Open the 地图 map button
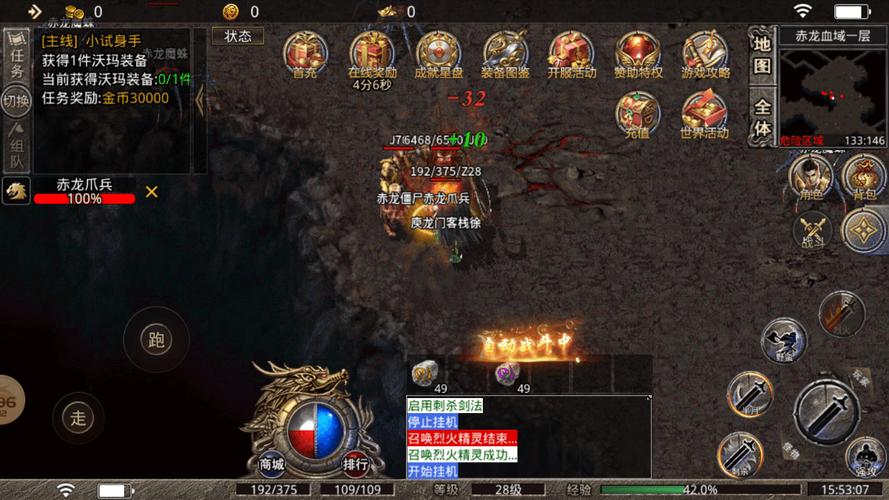The width and height of the screenshot is (889, 500). (762, 54)
